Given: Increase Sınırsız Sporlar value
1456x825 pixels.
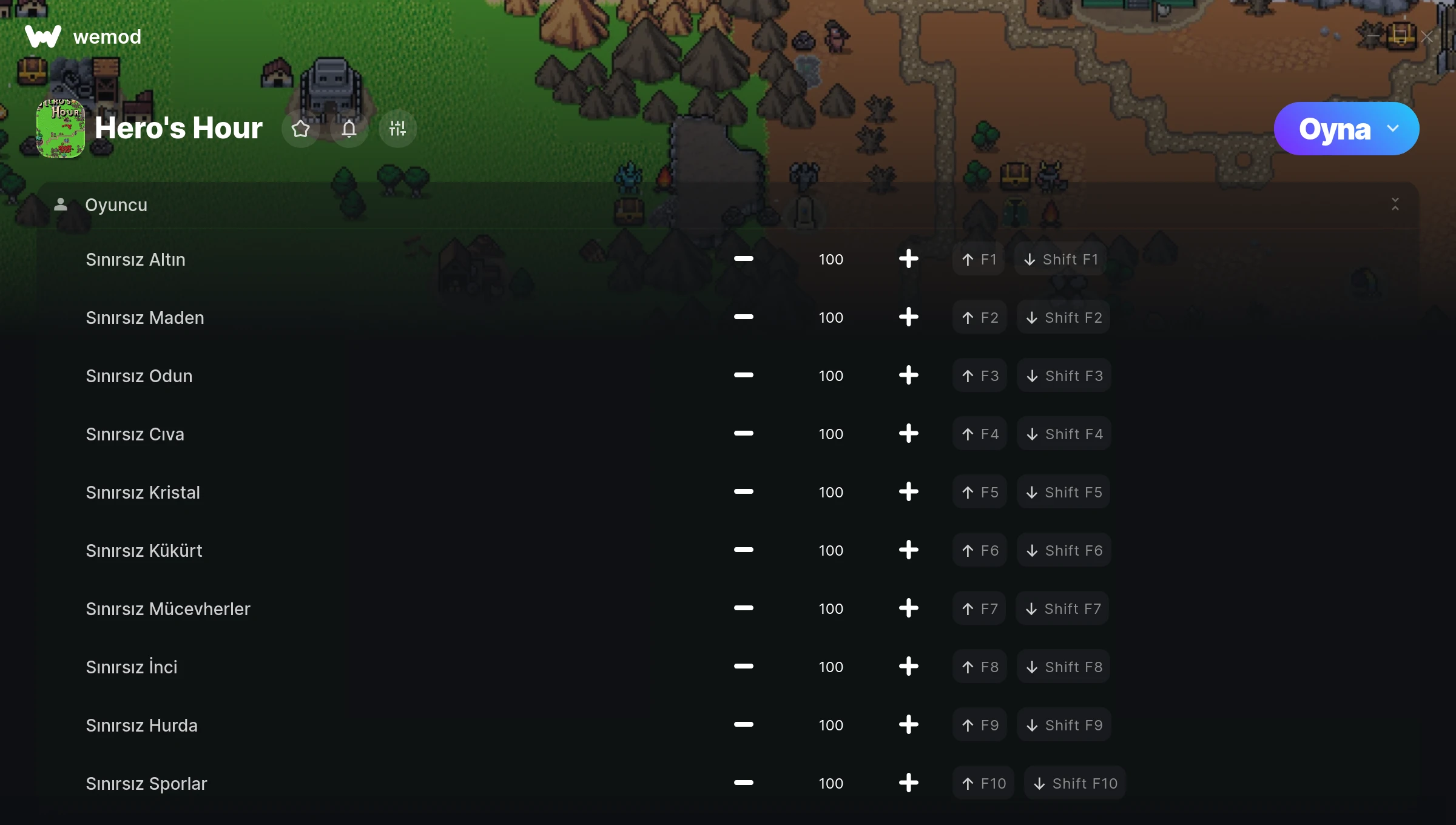Looking at the screenshot, I should point(908,783).
